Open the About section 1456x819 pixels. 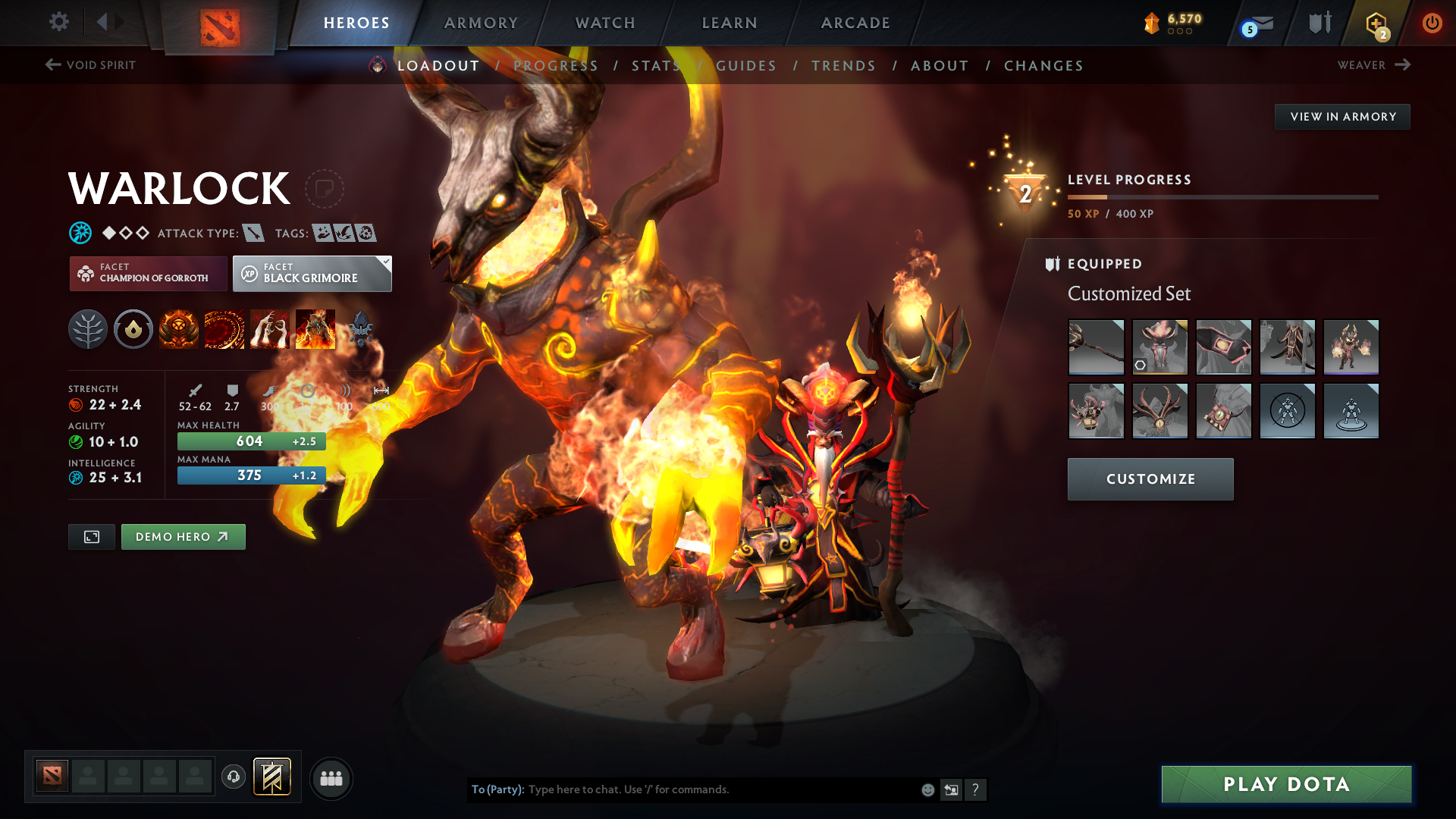click(x=940, y=66)
